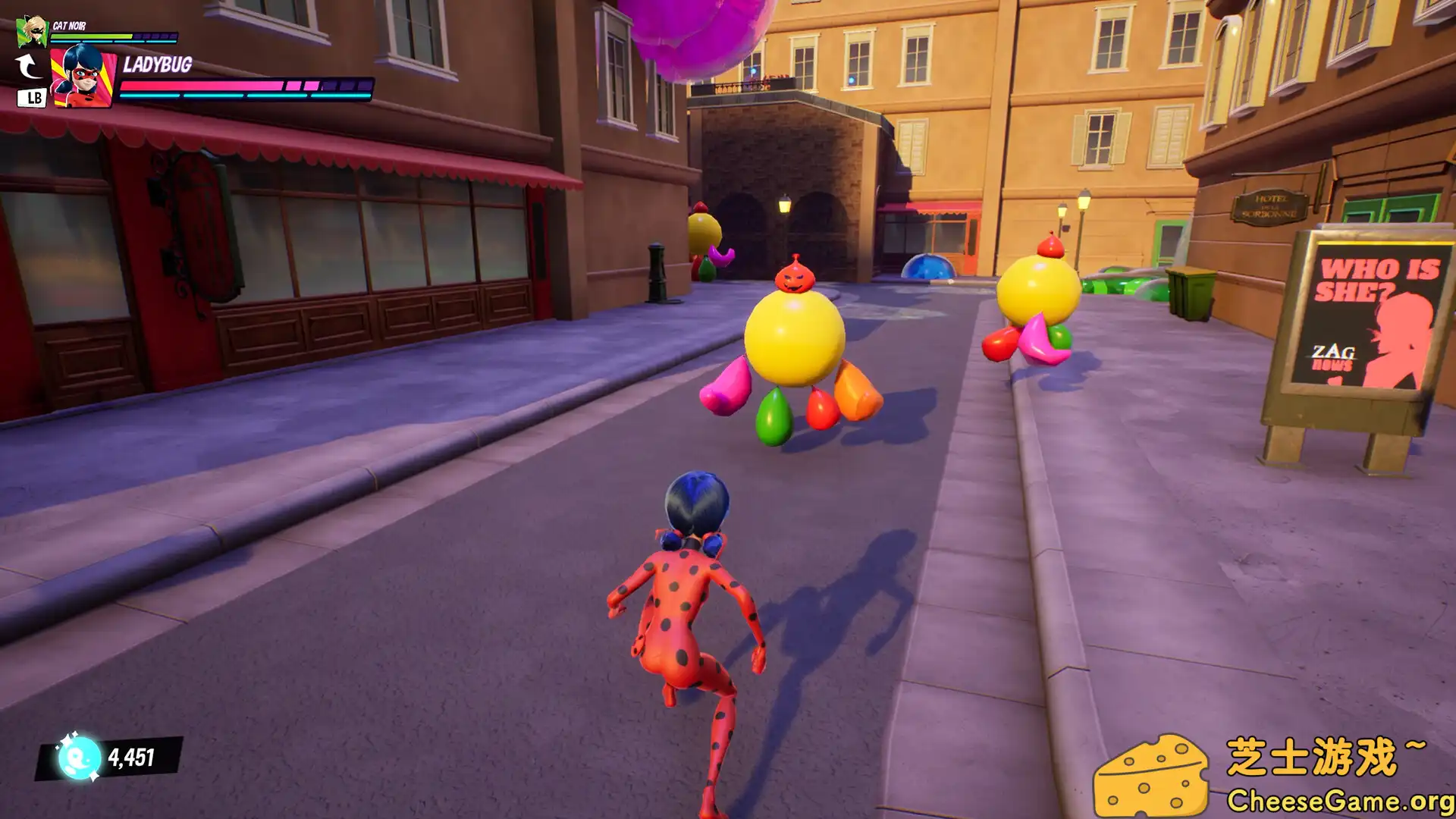Toggle the Cat Noir standby indicator
This screenshot has width=1456, height=819.
tap(30, 97)
